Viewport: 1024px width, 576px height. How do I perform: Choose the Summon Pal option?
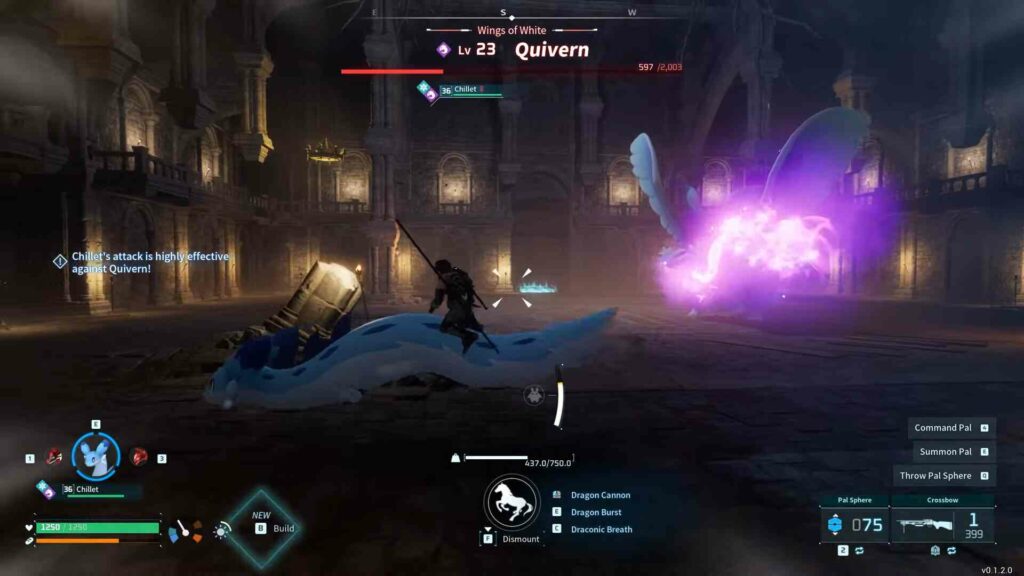945,452
